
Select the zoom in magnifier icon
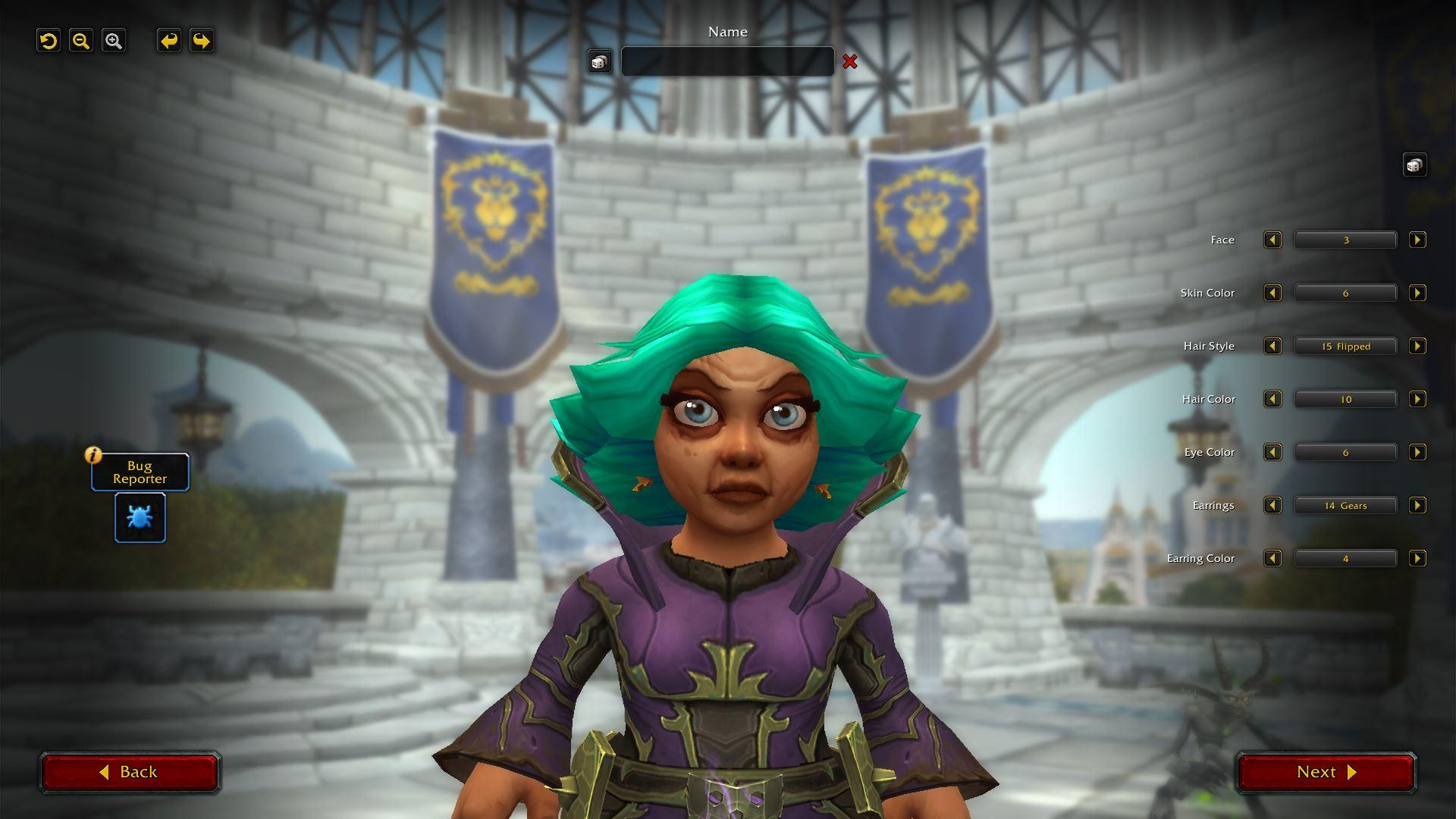[114, 41]
